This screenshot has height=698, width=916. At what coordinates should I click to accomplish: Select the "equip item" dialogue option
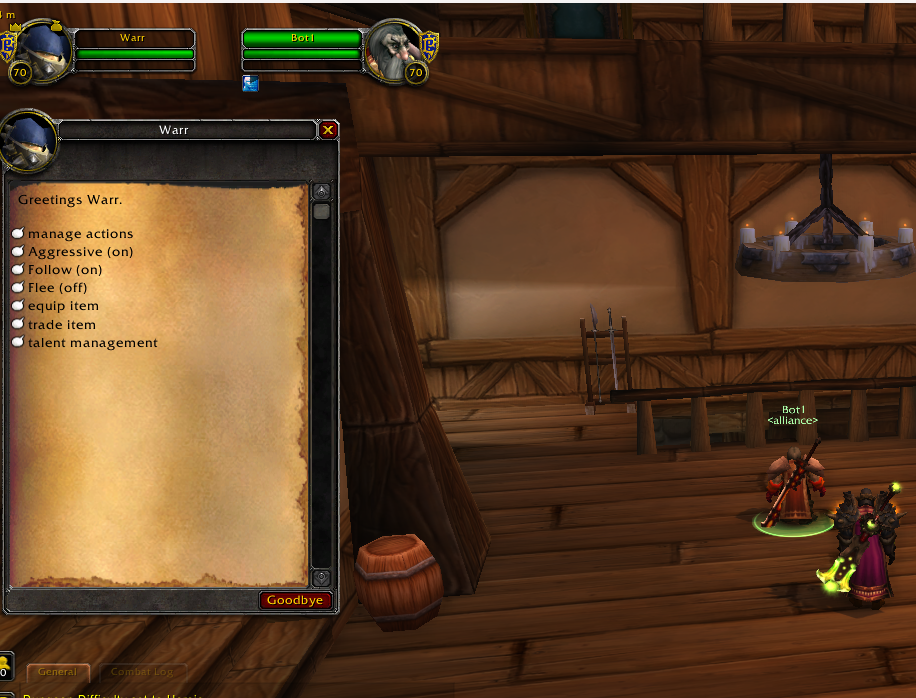click(x=63, y=306)
